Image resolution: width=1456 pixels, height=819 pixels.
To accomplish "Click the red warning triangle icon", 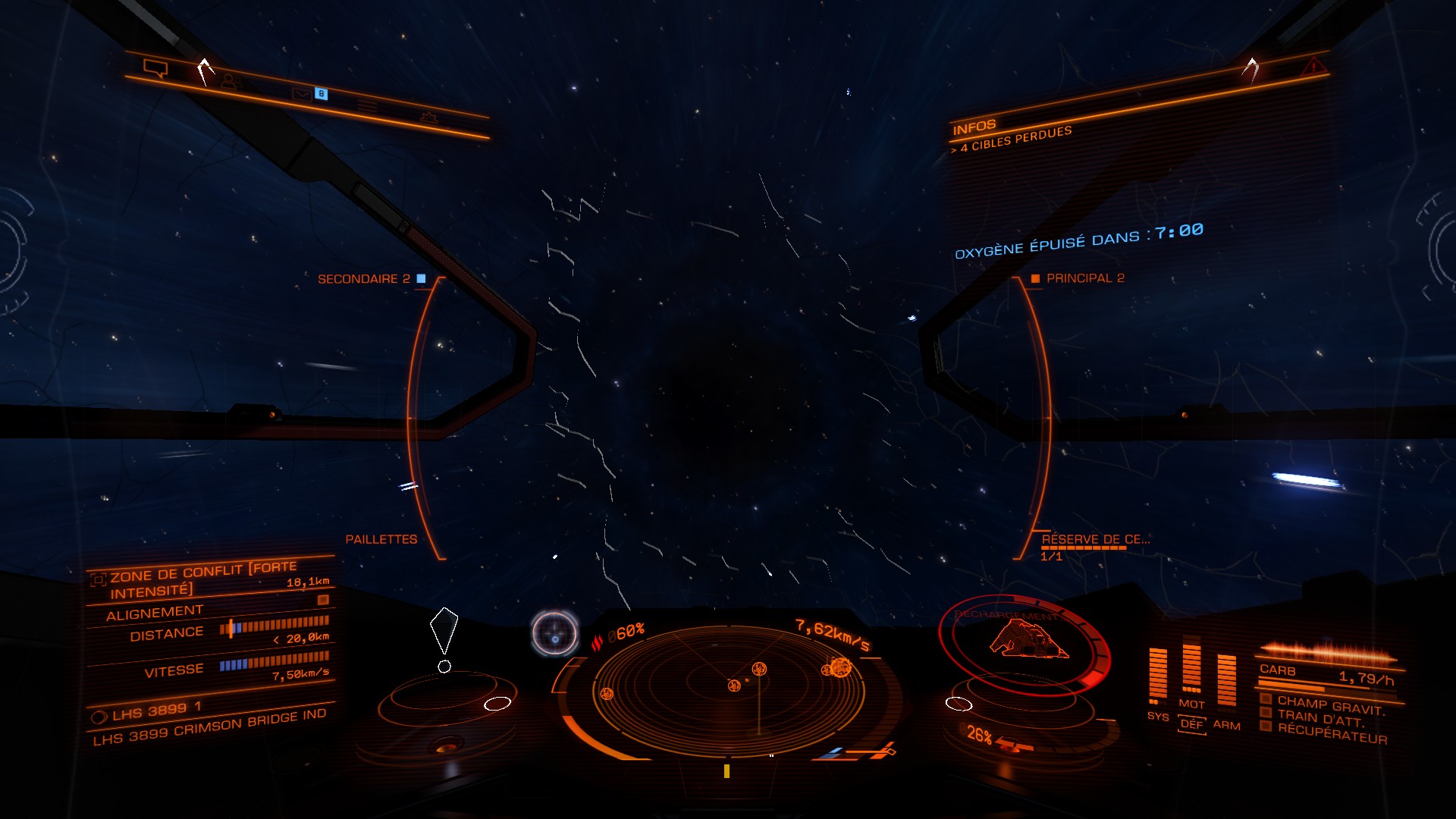I will coord(1313,67).
